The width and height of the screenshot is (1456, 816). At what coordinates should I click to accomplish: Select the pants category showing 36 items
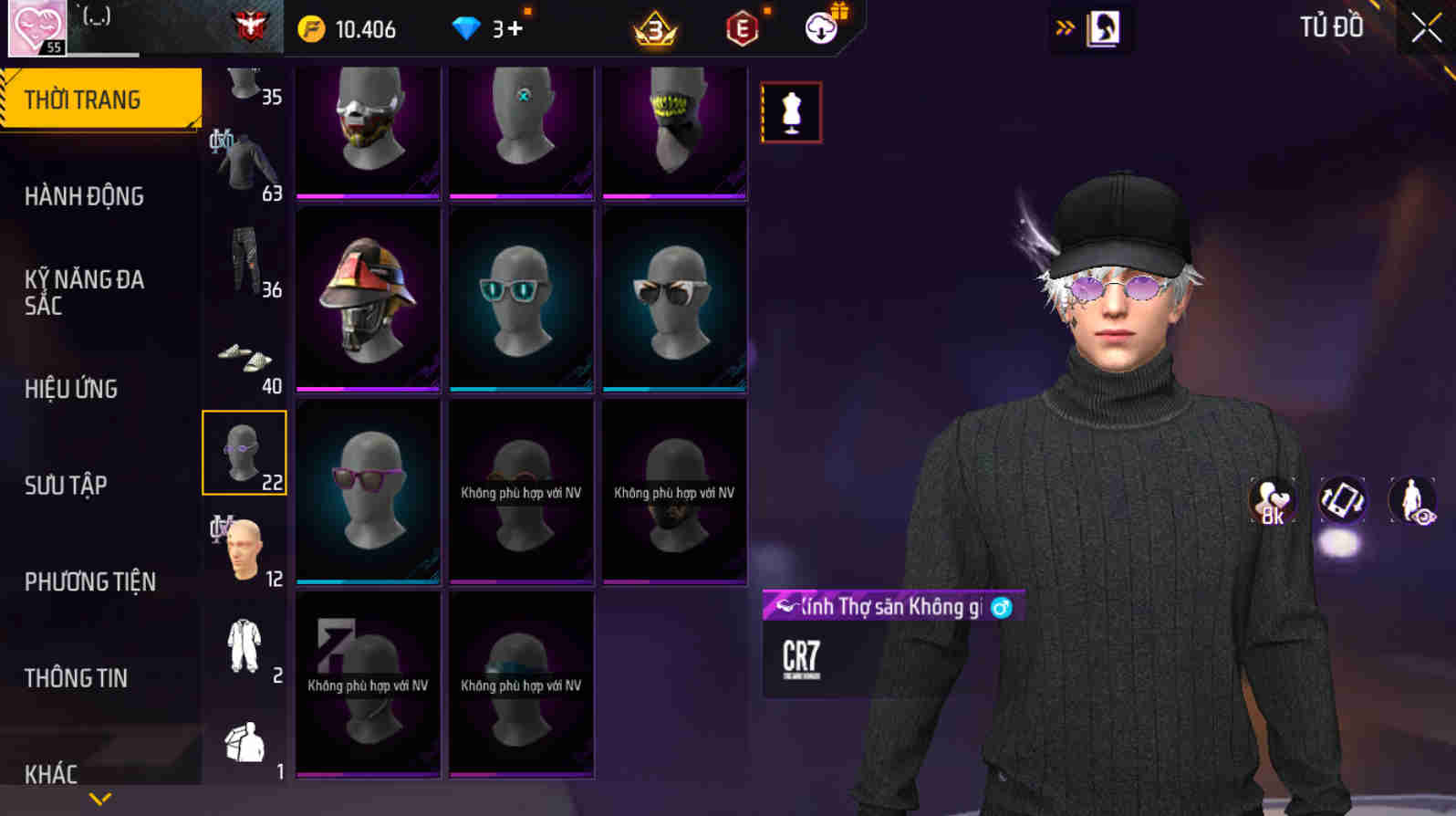tap(244, 258)
